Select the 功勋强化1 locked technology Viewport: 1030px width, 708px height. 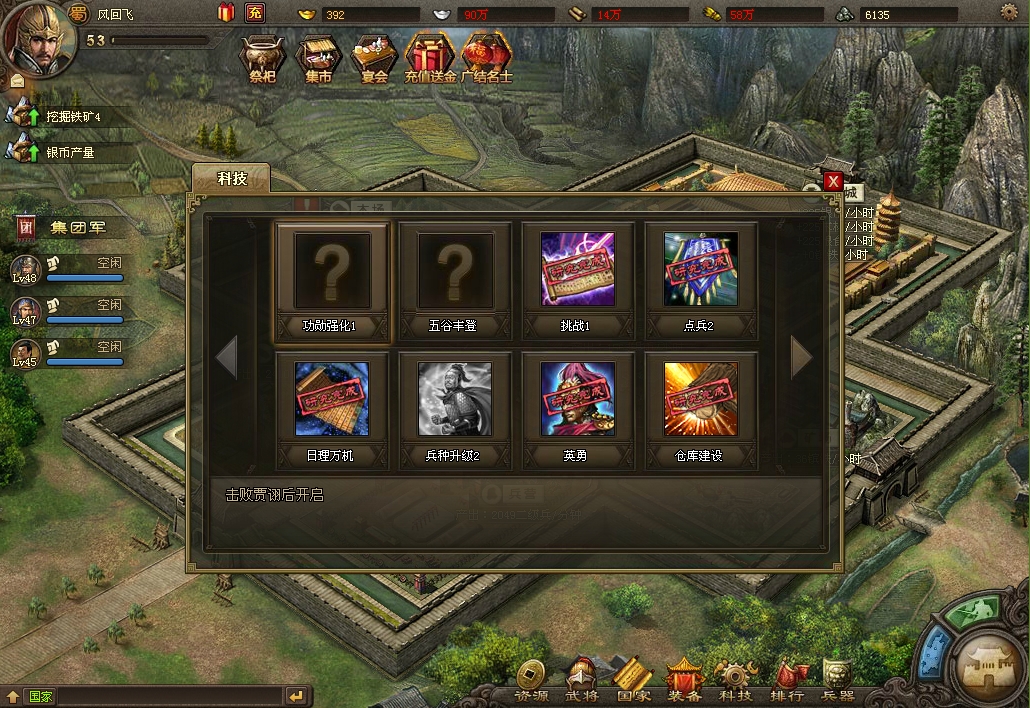tap(331, 271)
